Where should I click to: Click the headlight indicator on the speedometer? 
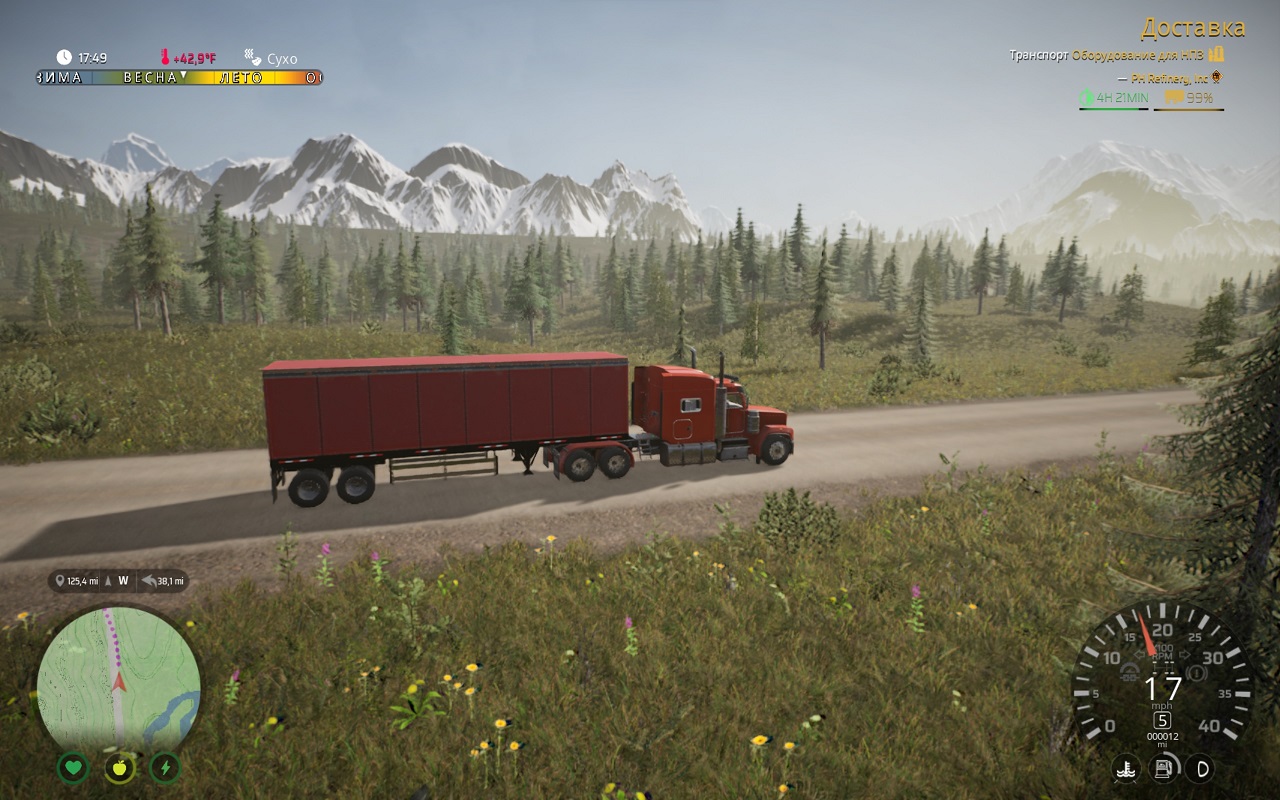1130,671
